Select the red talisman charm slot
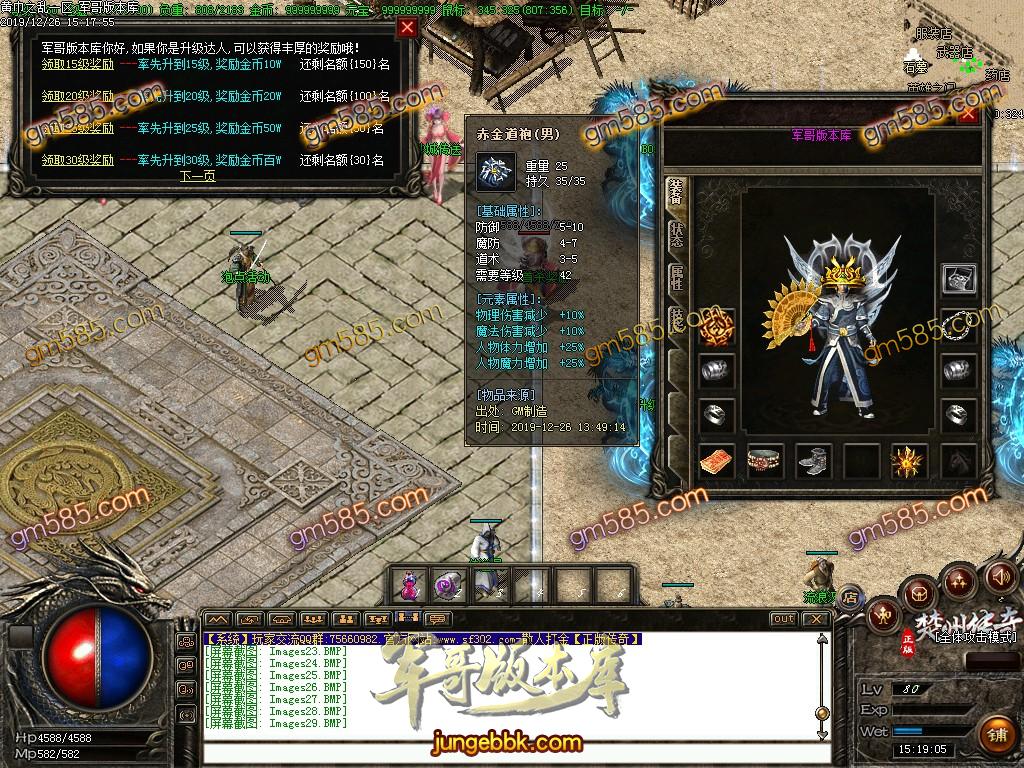The image size is (1024, 768). tap(716, 461)
